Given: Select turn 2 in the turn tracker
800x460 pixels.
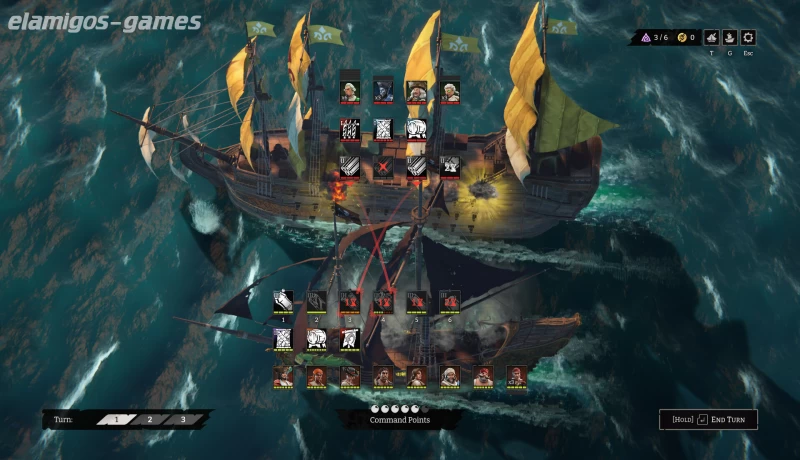Looking at the screenshot, I should click(150, 420).
